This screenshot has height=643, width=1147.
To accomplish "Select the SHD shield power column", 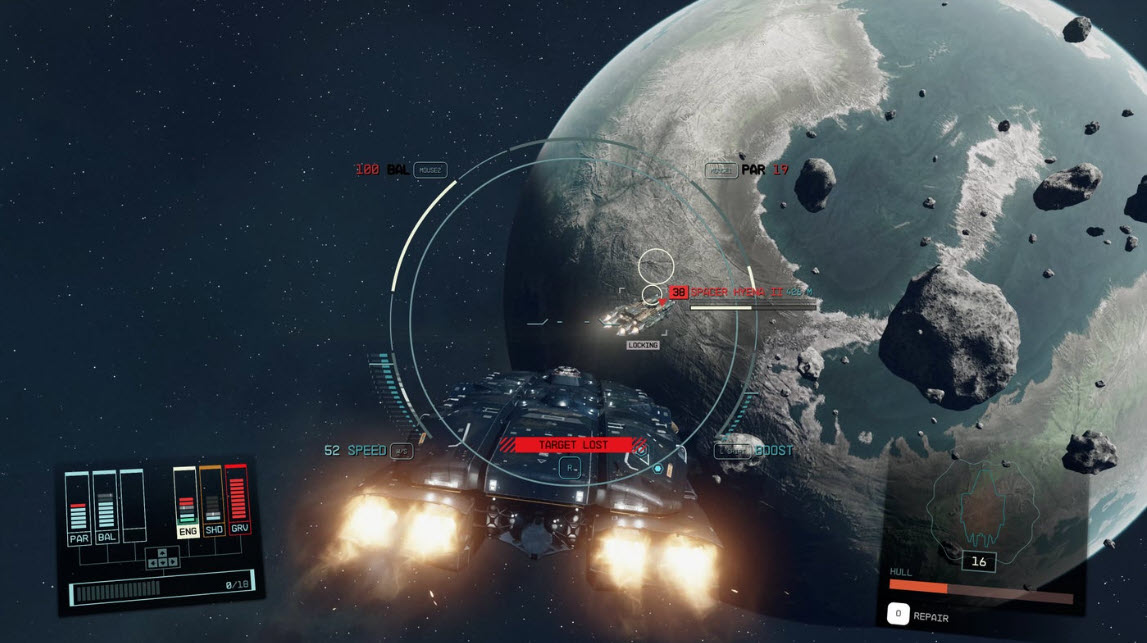I will coord(212,502).
